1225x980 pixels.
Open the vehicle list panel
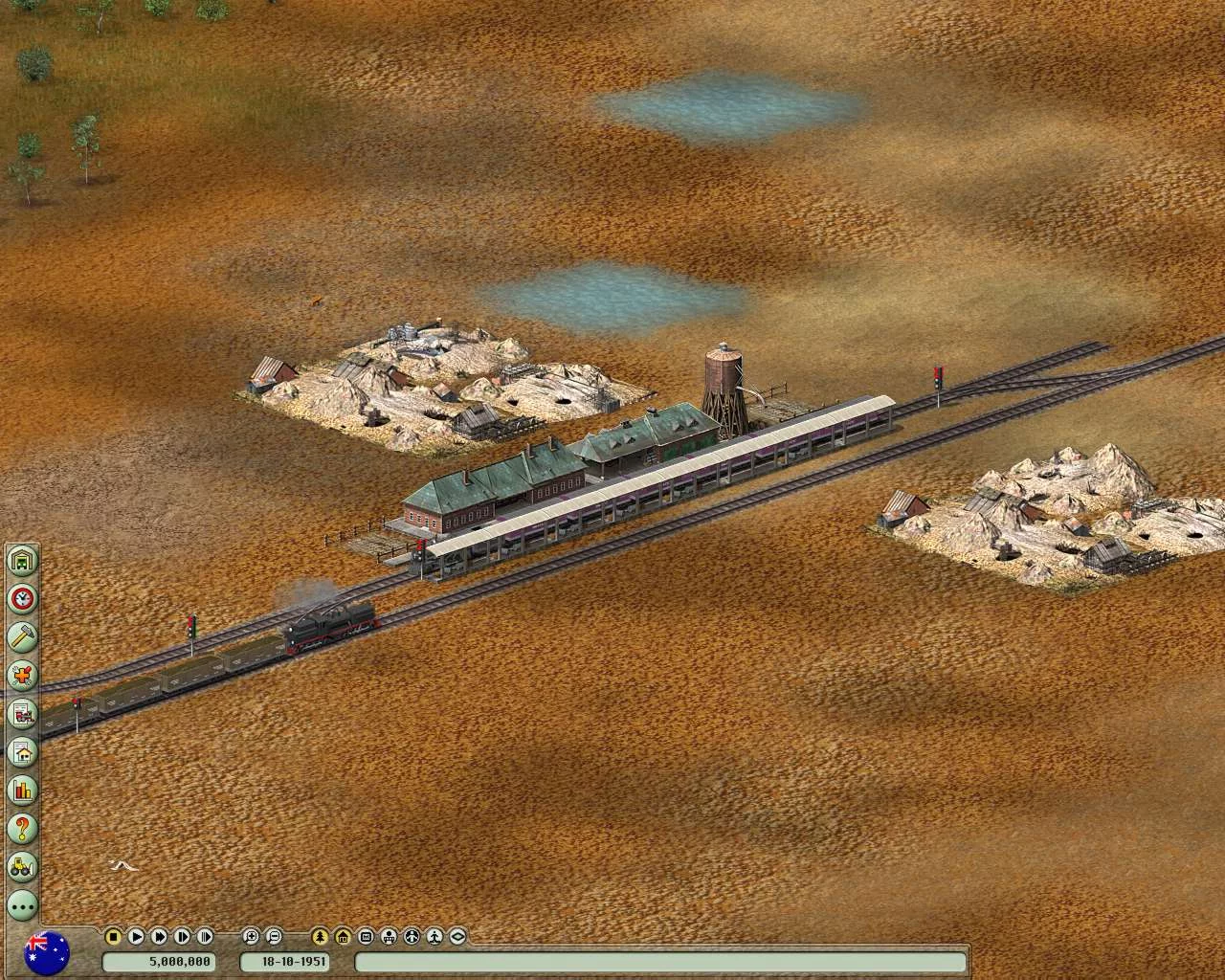coord(21,713)
